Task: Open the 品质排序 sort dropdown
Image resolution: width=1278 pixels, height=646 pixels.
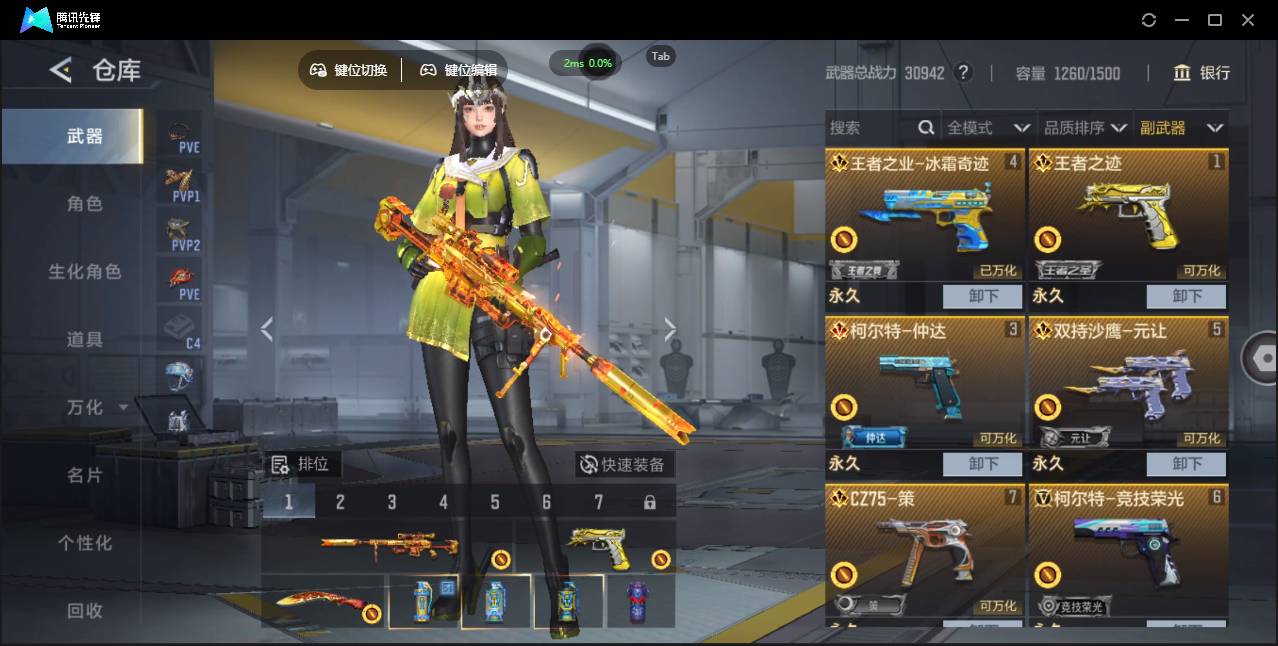Action: 1085,128
